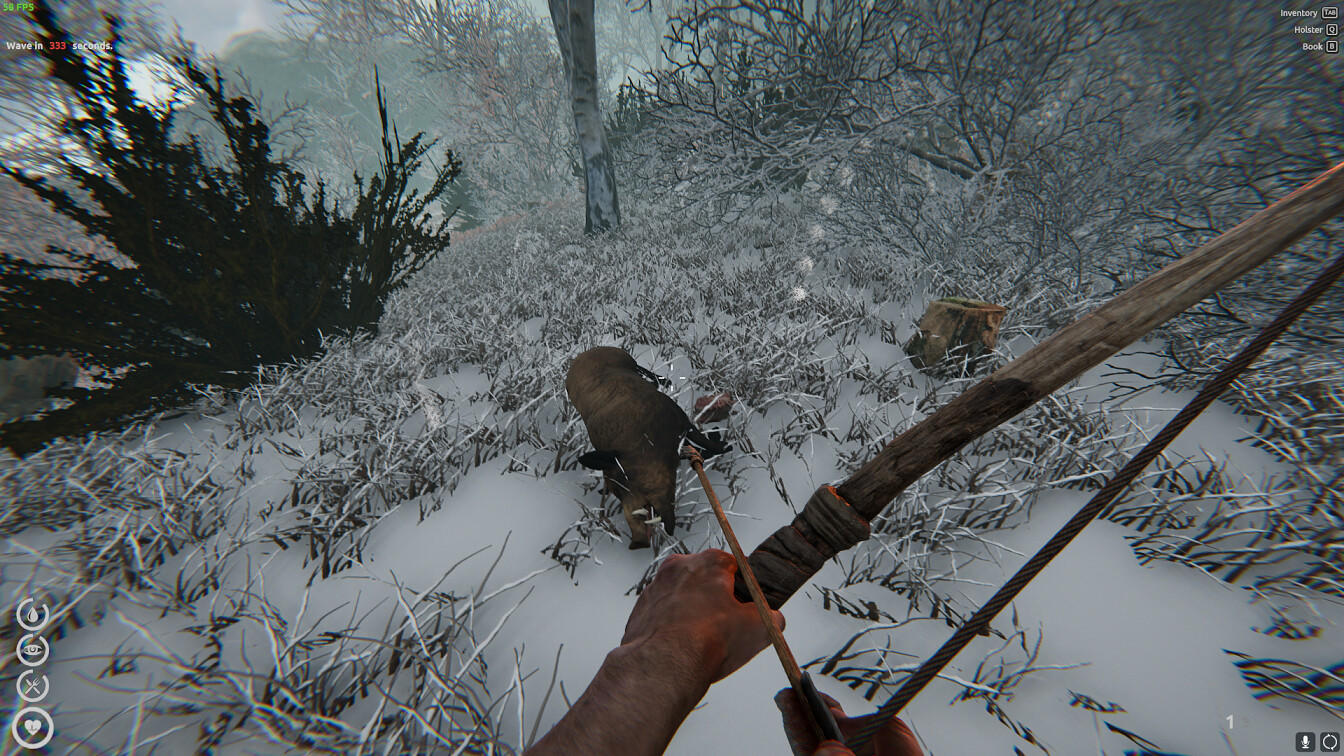Screen dimensions: 1344x756
Task: Click the Q key icon beside Holster
Action: (1332, 30)
